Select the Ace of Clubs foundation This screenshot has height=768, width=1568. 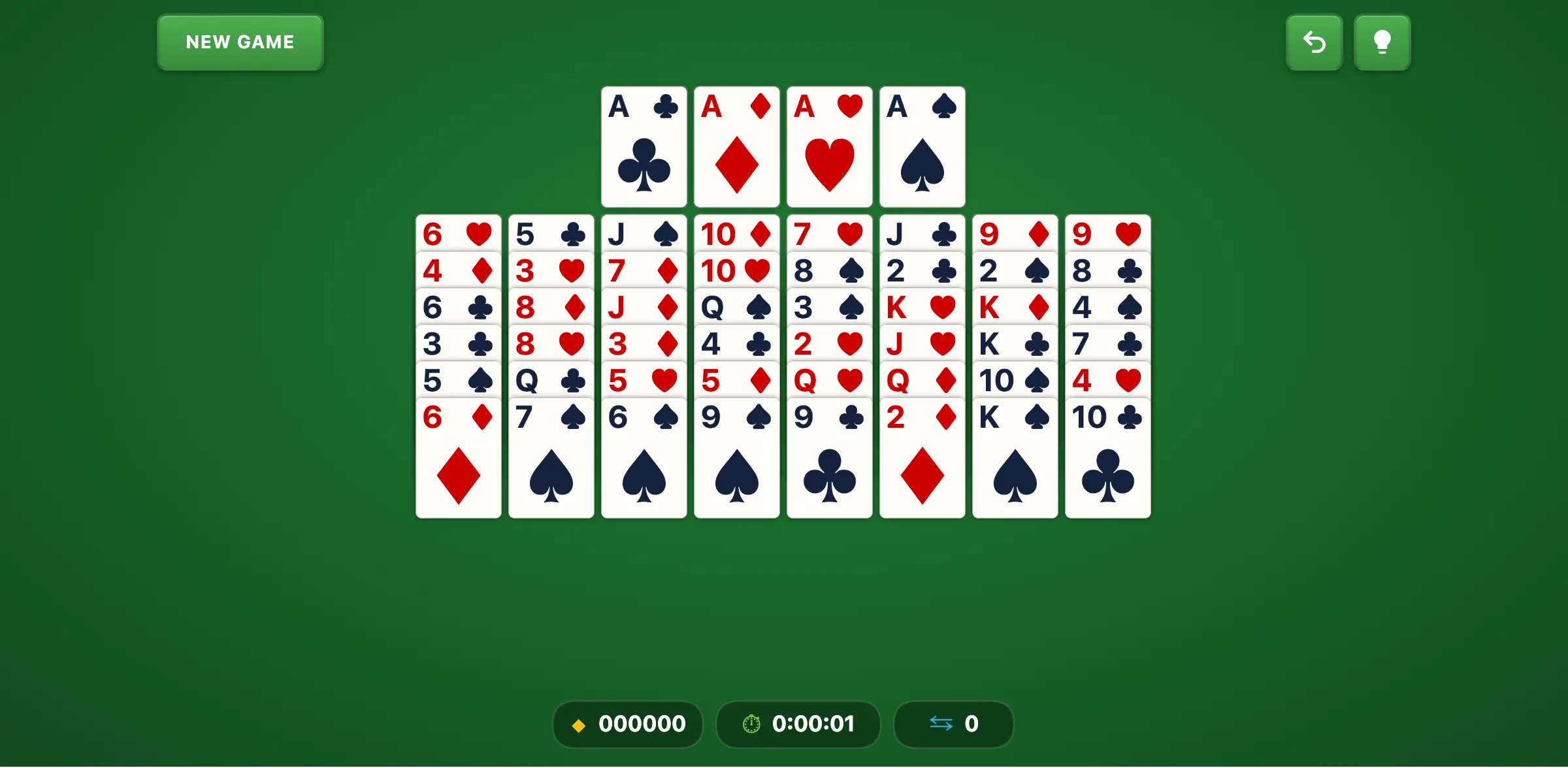tap(644, 146)
